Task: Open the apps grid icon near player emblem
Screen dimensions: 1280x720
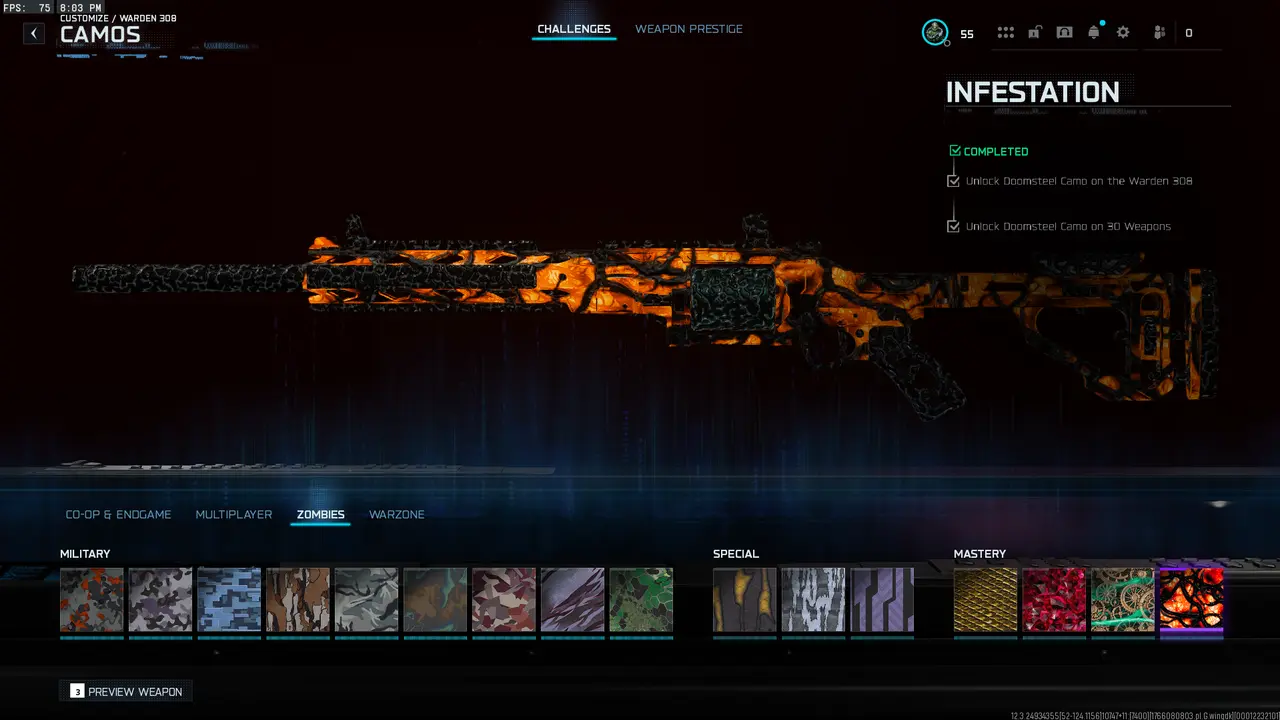Action: 1005,31
